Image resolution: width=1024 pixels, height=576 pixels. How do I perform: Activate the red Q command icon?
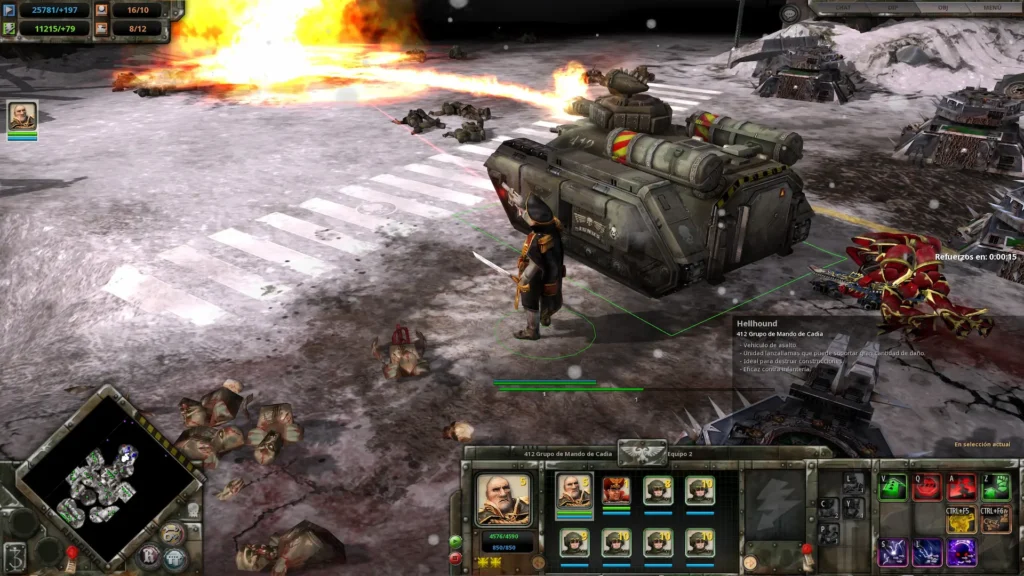pyautogui.click(x=927, y=487)
